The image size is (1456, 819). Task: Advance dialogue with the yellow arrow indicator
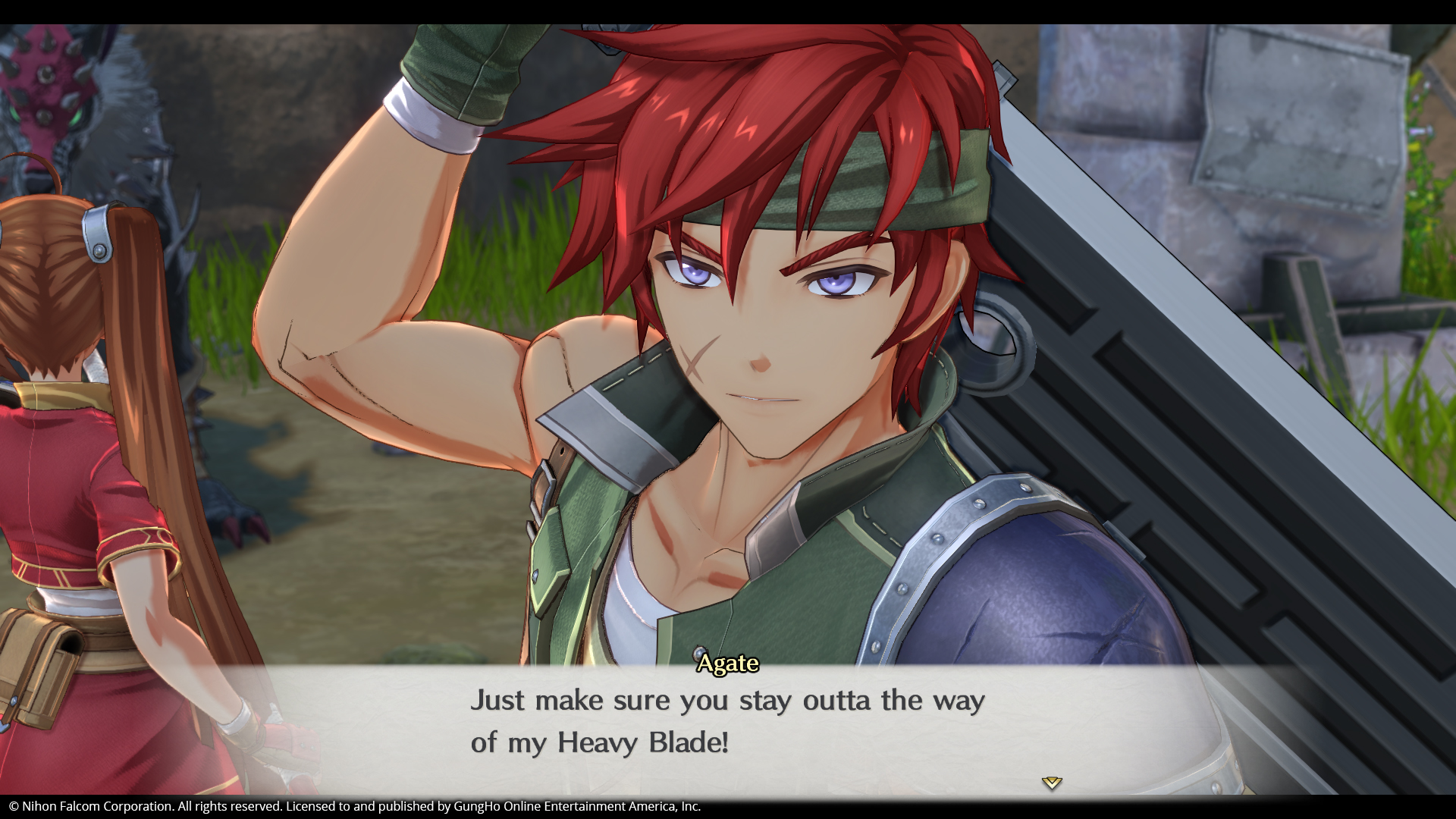click(x=1051, y=783)
